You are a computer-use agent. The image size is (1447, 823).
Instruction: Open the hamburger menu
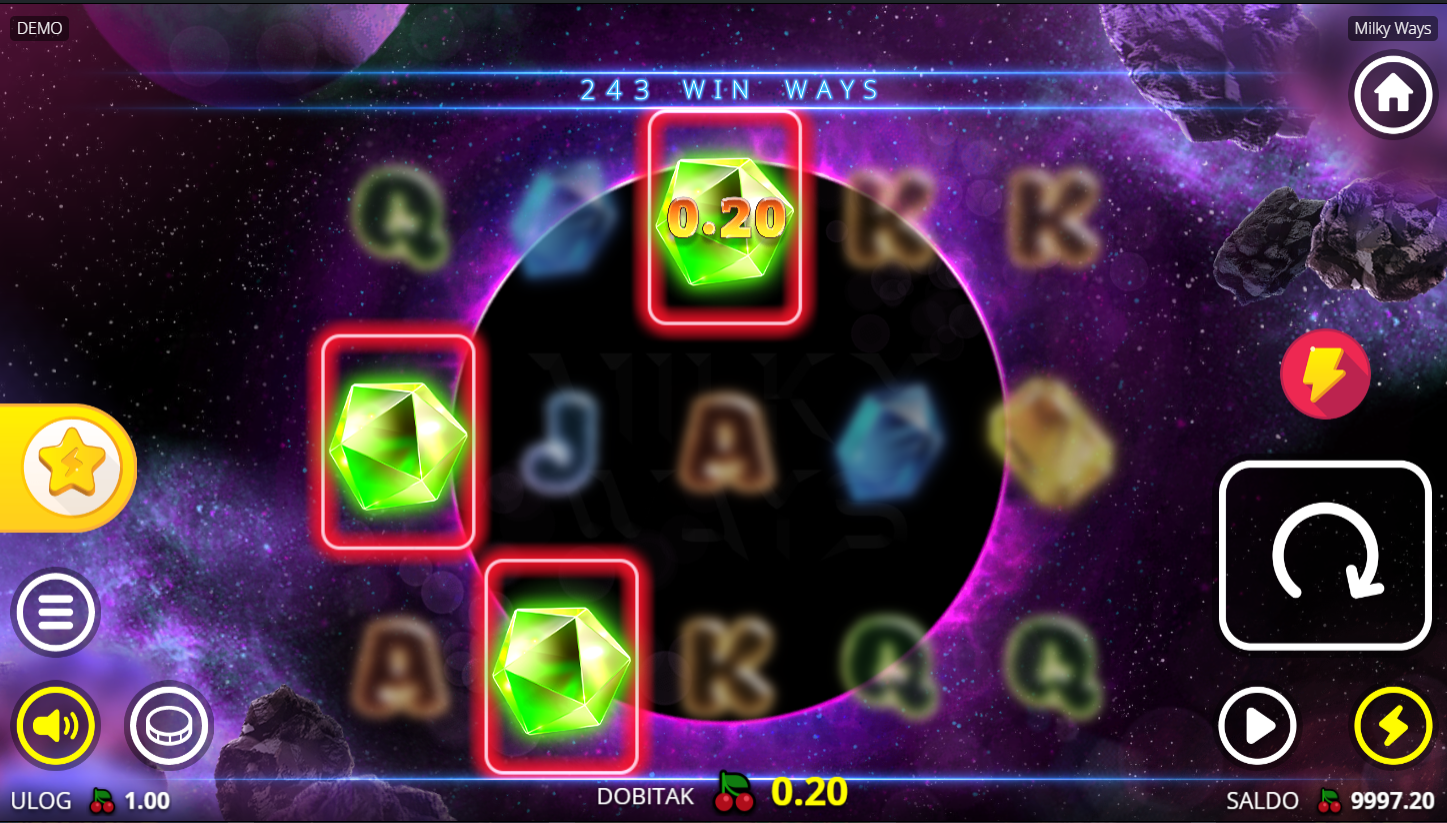(55, 611)
